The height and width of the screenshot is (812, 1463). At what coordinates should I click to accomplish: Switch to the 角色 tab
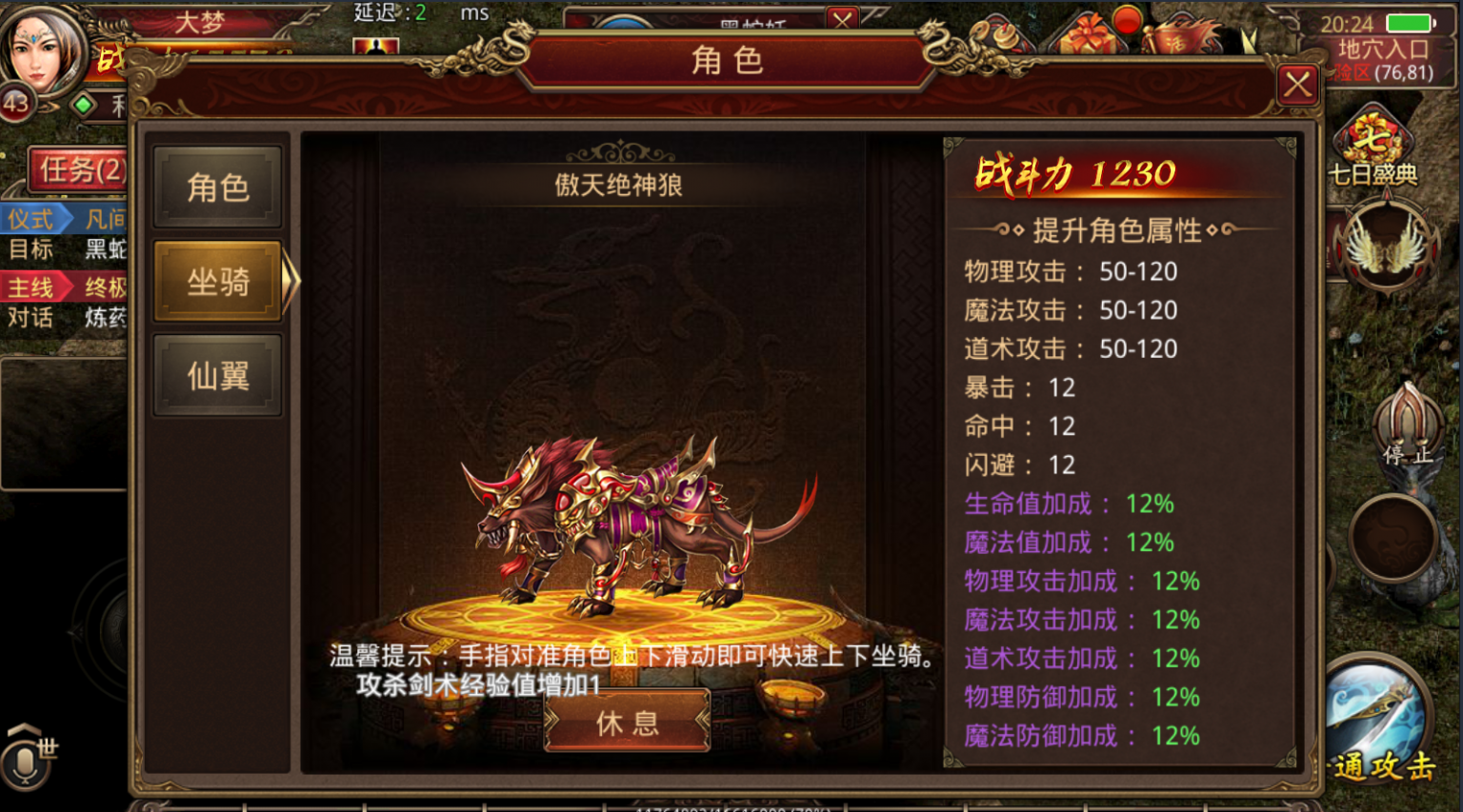(x=217, y=187)
